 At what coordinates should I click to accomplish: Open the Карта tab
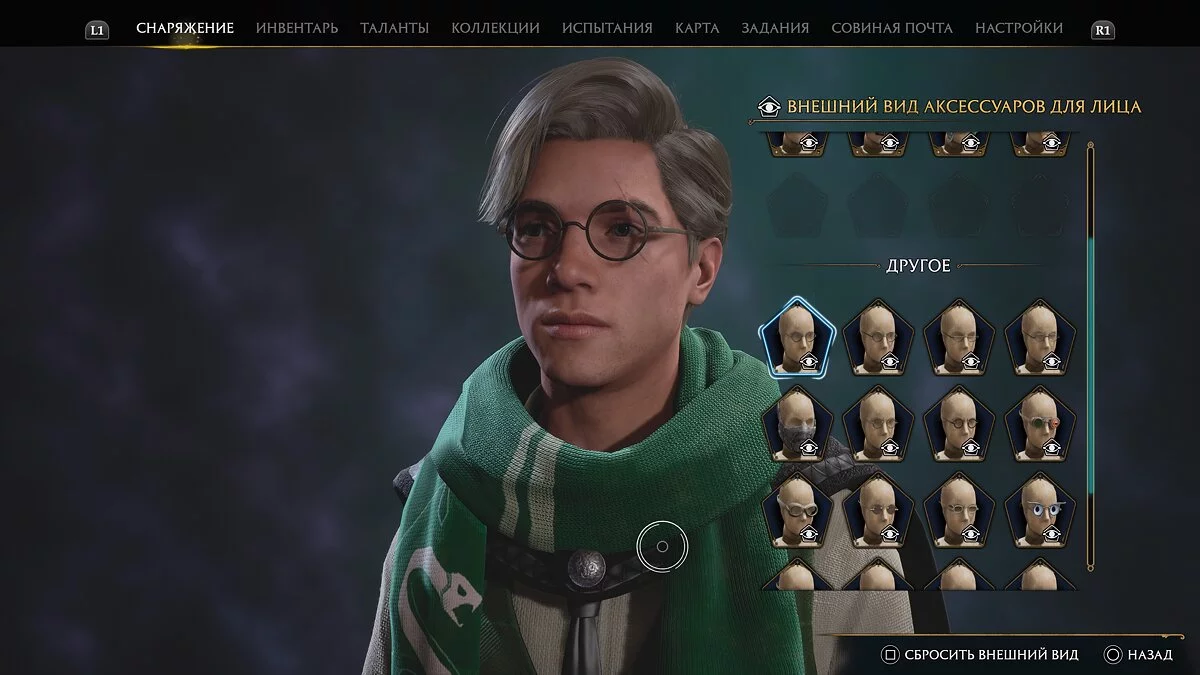pyautogui.click(x=697, y=28)
